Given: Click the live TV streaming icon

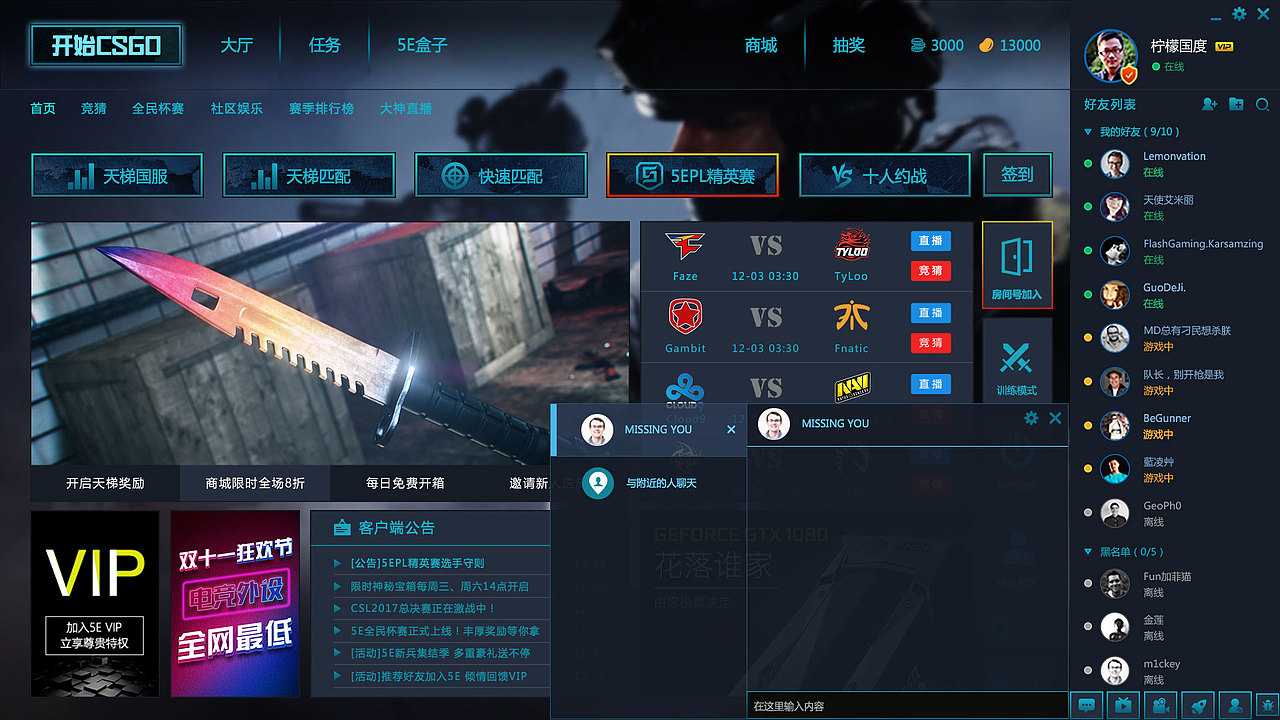Looking at the screenshot, I should tap(1124, 705).
